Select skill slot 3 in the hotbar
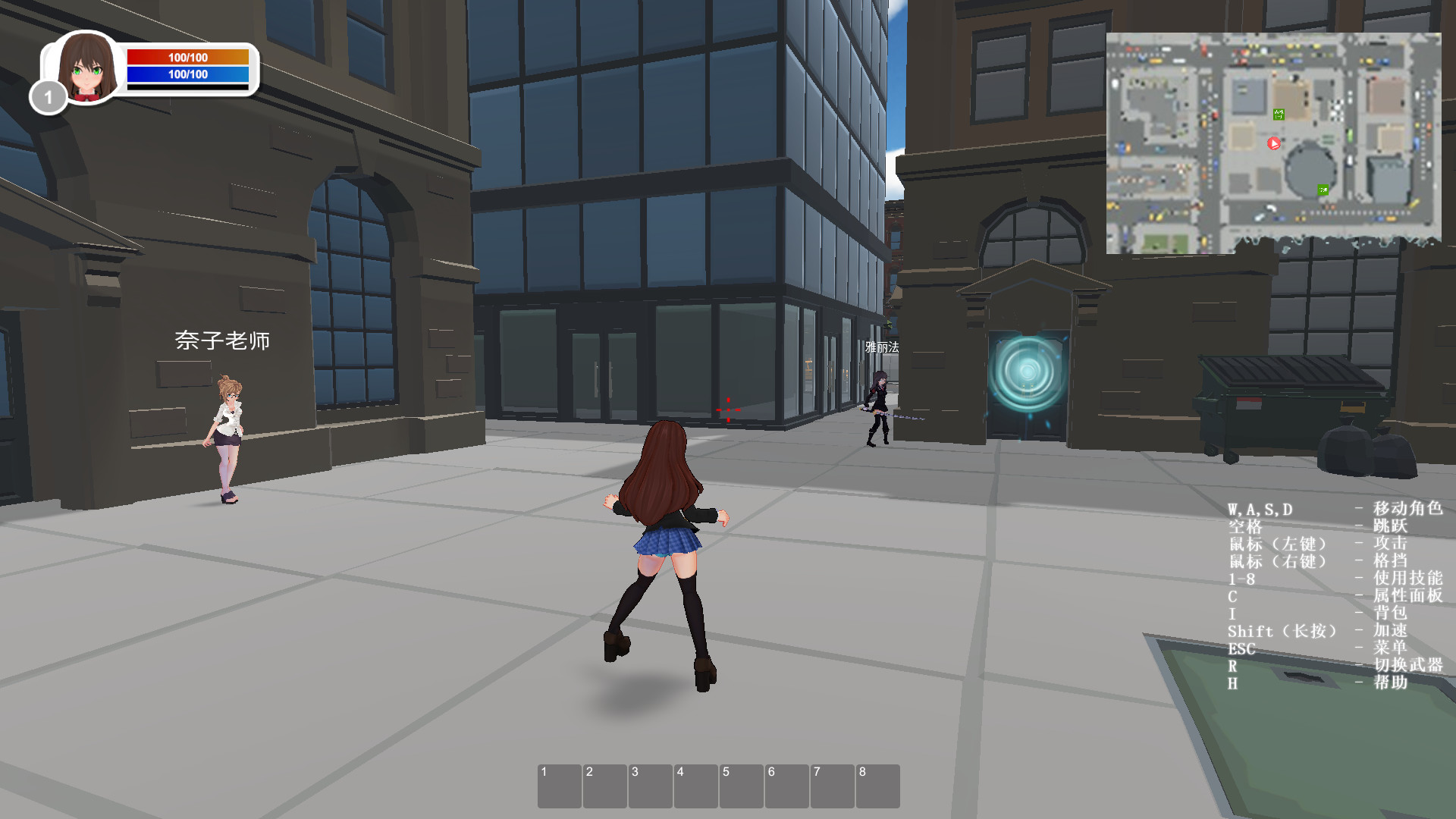The height and width of the screenshot is (819, 1456). pyautogui.click(x=652, y=785)
